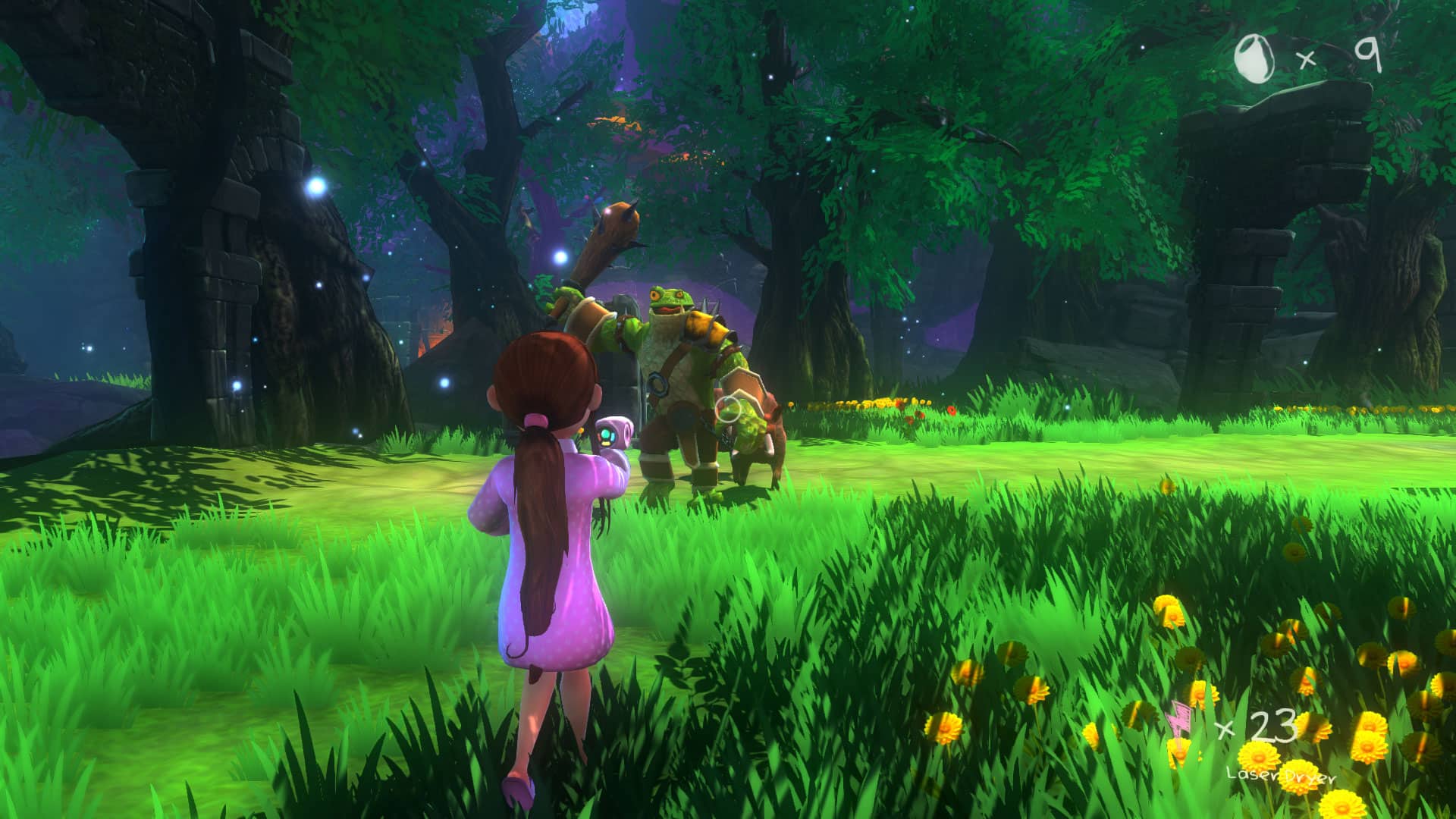1456x819 pixels.
Task: Click the Laser Dryer weapon label
Action: point(1280,775)
